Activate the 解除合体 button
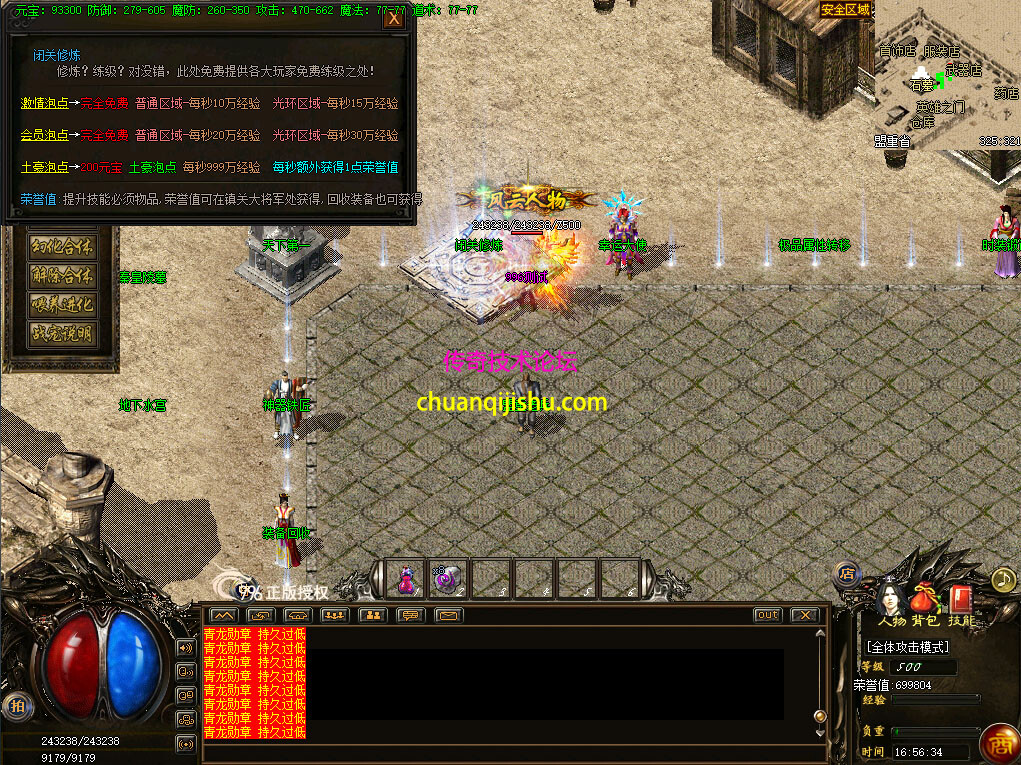This screenshot has height=765, width=1021. coord(62,275)
